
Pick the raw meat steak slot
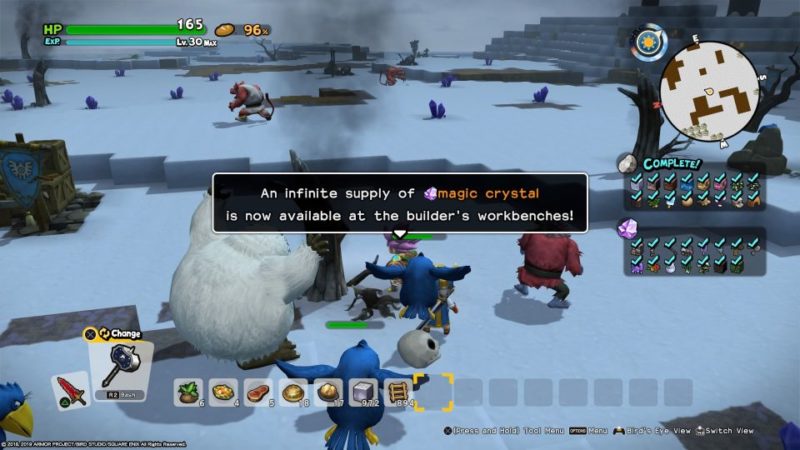point(260,392)
